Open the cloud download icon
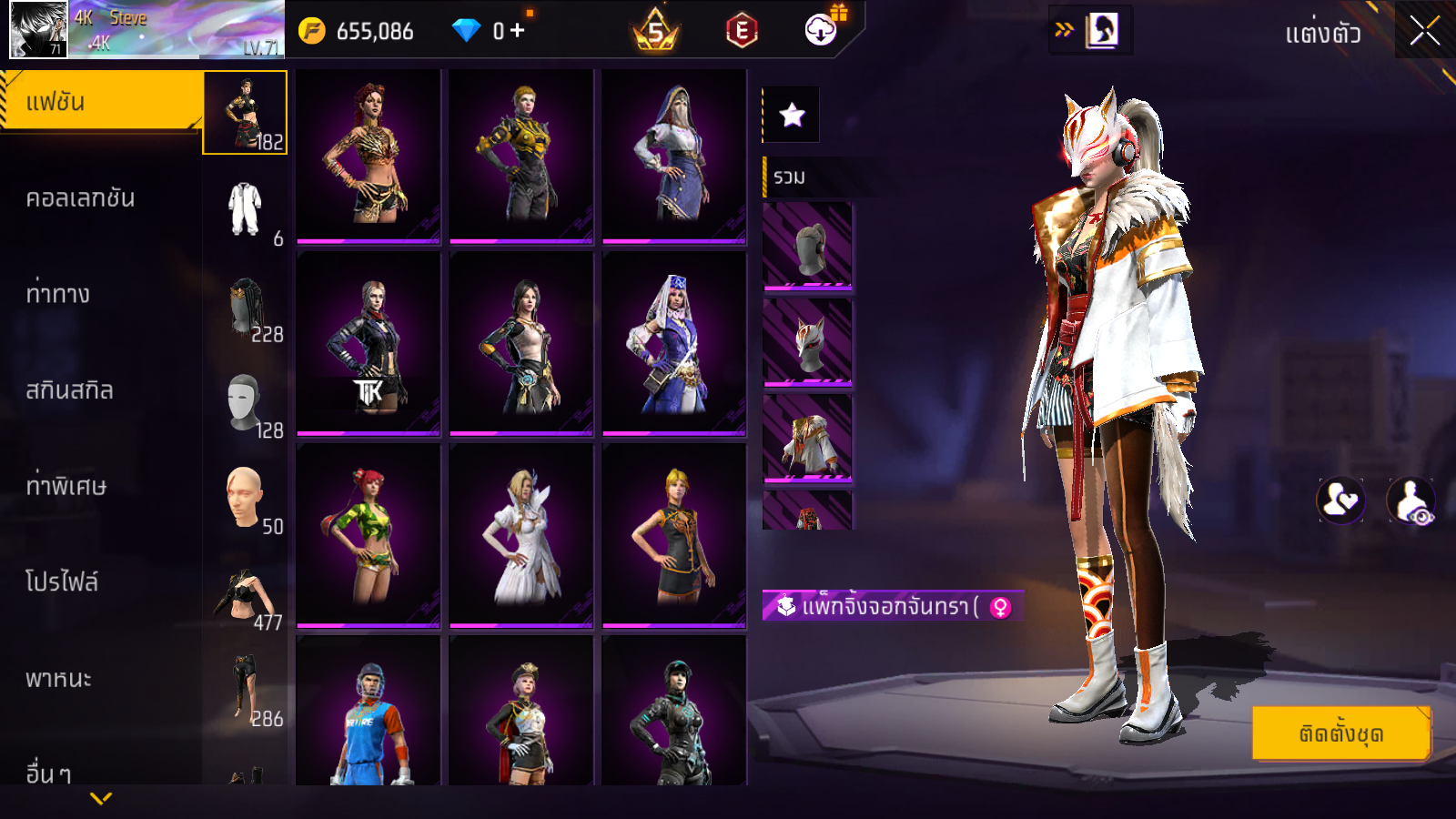Screen dimensions: 1456x819 click(821, 31)
